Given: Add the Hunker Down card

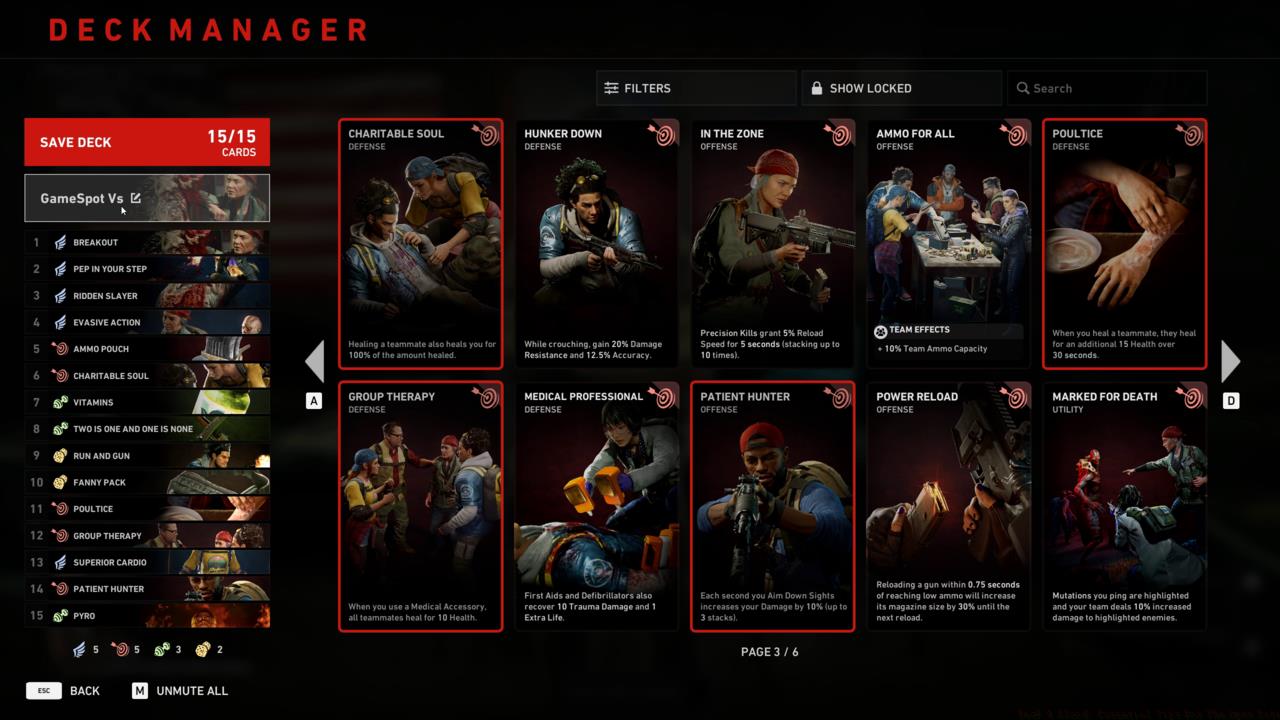Looking at the screenshot, I should pyautogui.click(x=596, y=244).
